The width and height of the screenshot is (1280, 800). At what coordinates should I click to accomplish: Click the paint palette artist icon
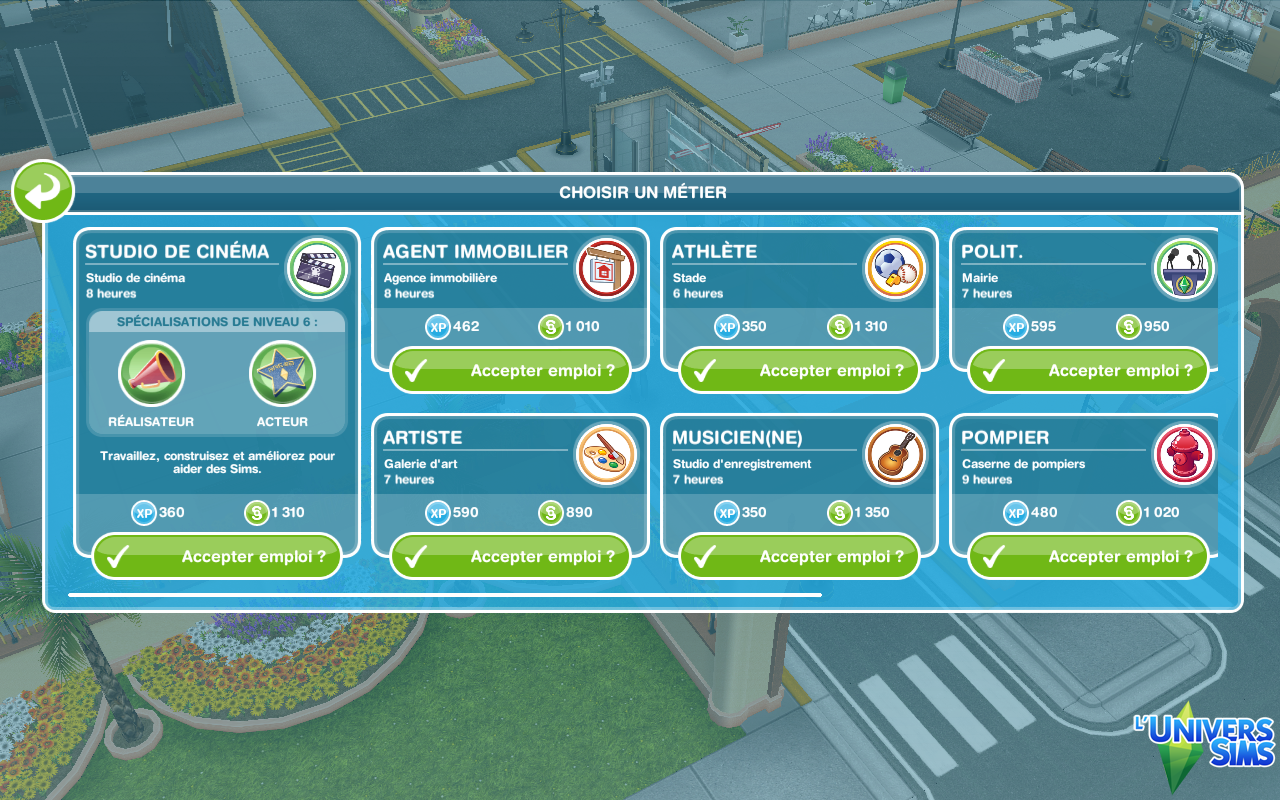607,455
